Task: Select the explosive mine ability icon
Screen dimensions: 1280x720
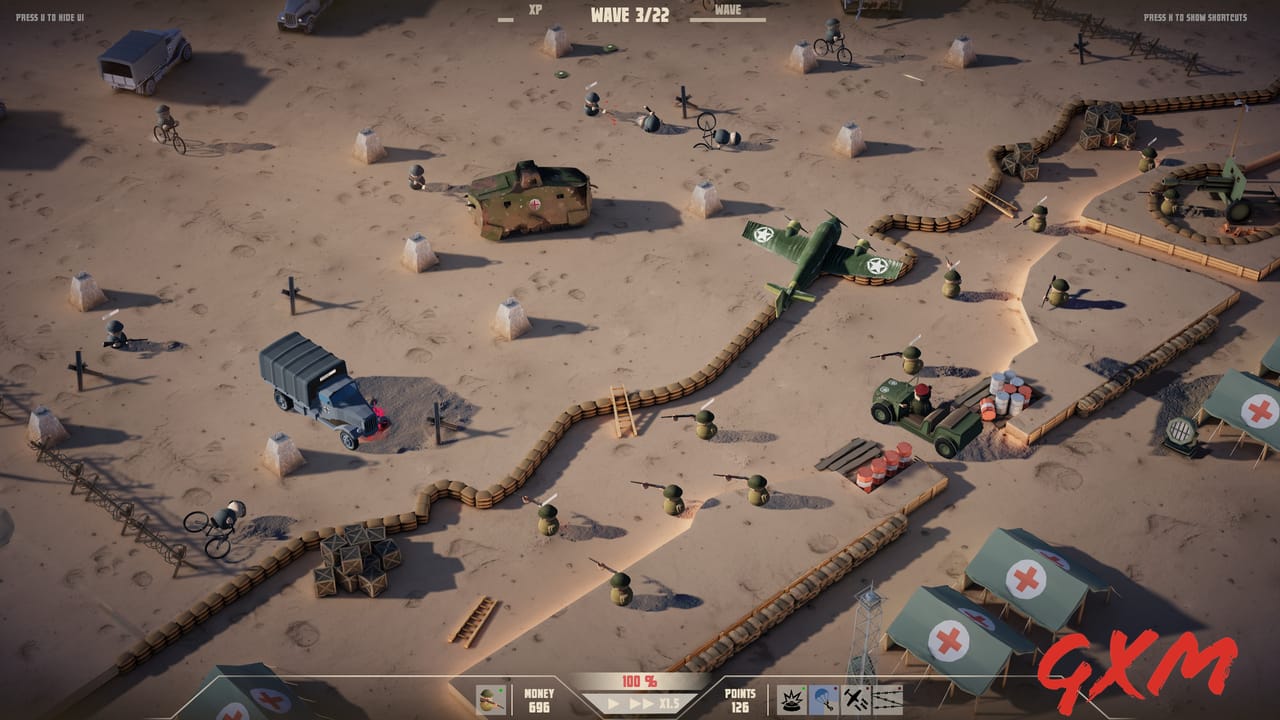Action: click(791, 700)
